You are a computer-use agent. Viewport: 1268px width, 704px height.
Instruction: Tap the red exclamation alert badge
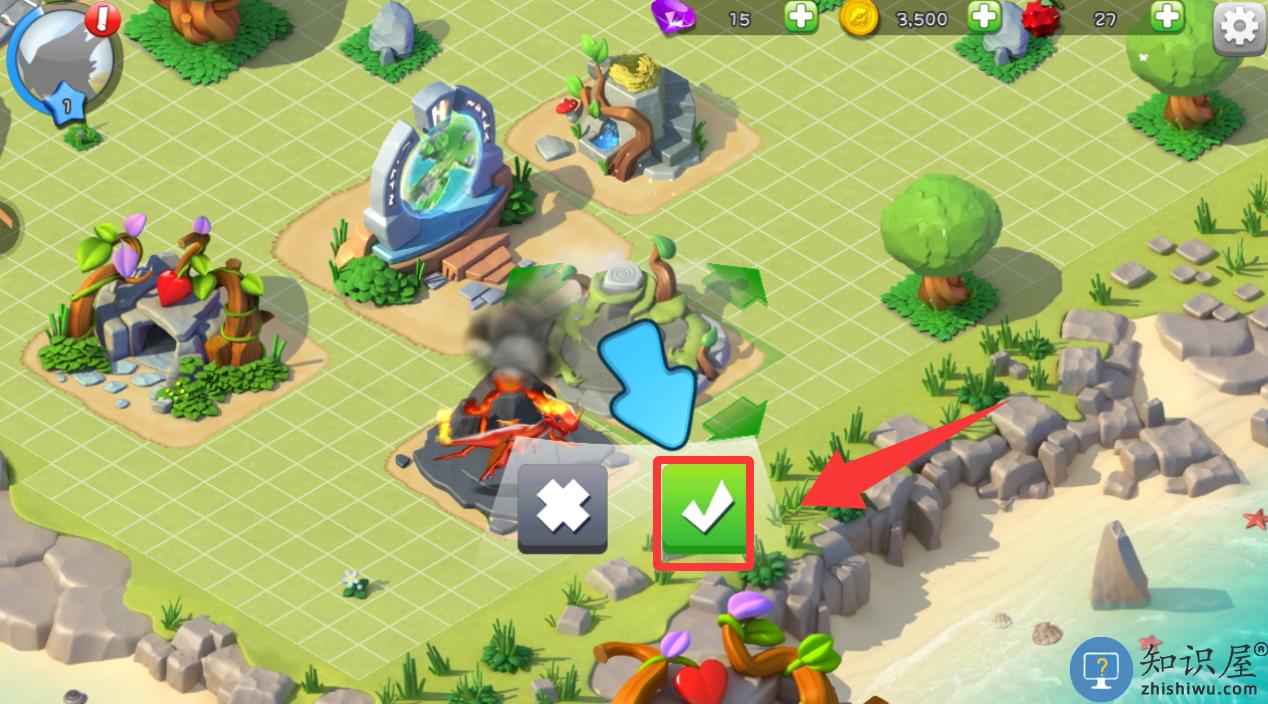point(102,20)
